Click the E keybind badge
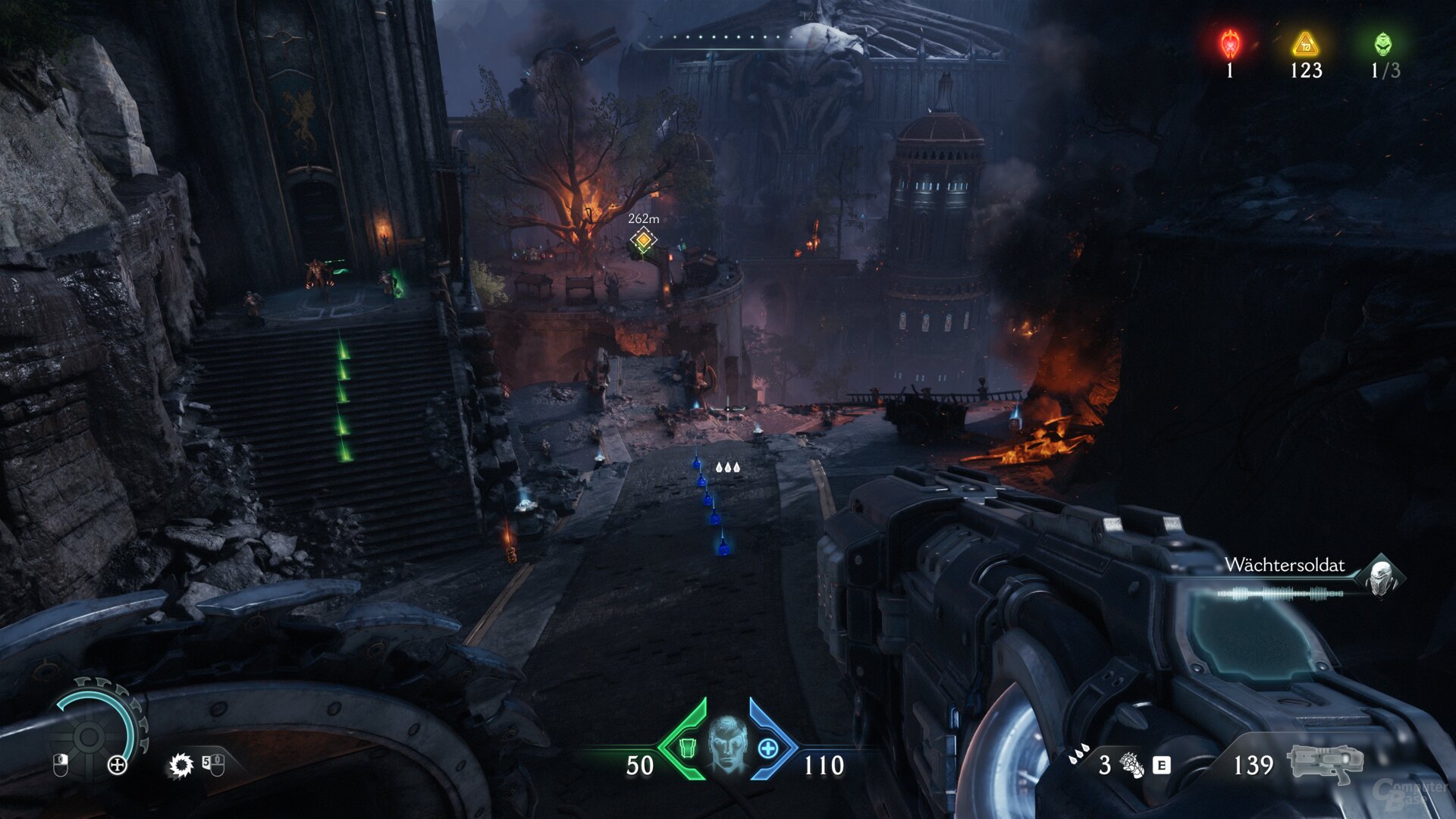1456x819 pixels. (x=1161, y=766)
